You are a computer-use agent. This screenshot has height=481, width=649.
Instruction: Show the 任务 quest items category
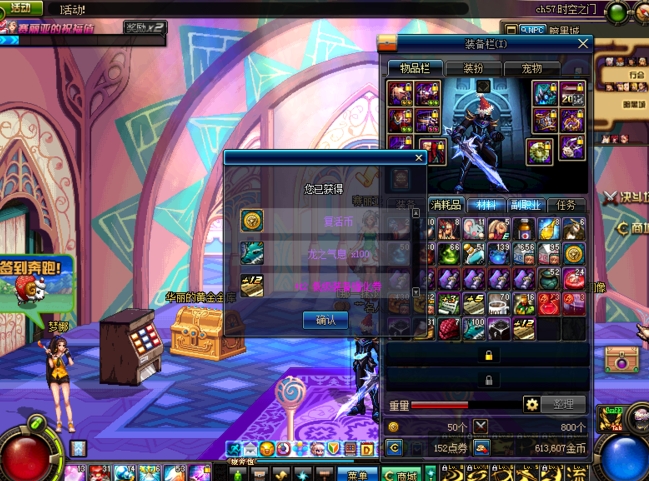click(565, 204)
